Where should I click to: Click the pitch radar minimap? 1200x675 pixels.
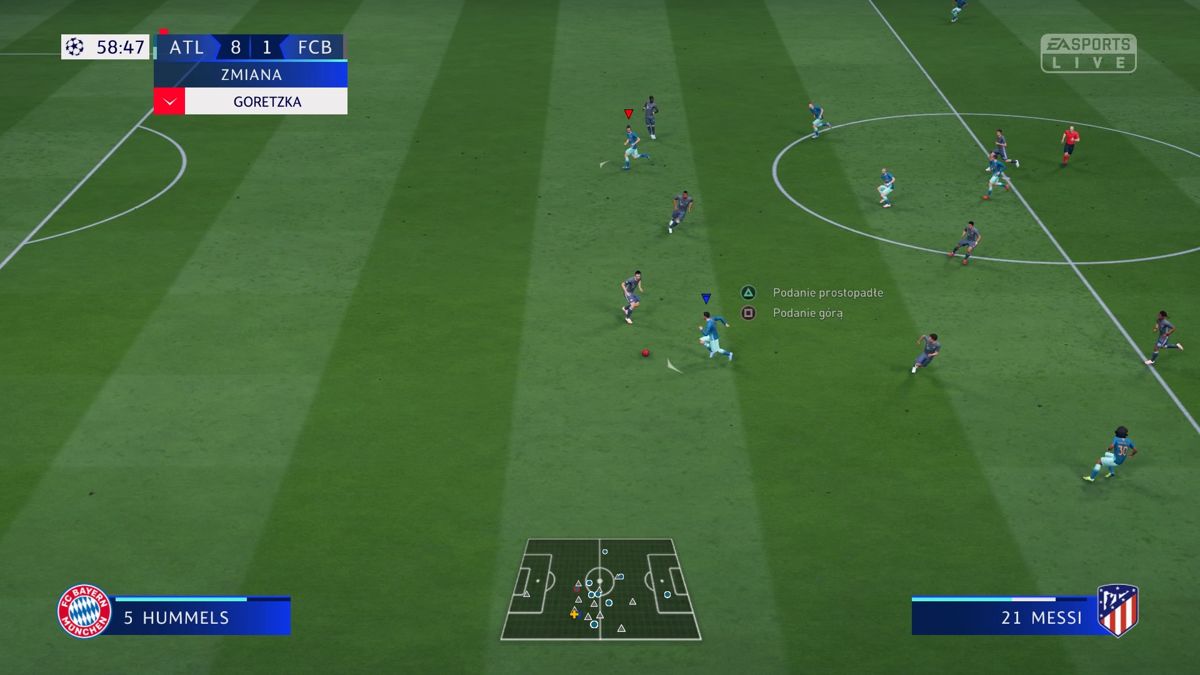(x=600, y=589)
